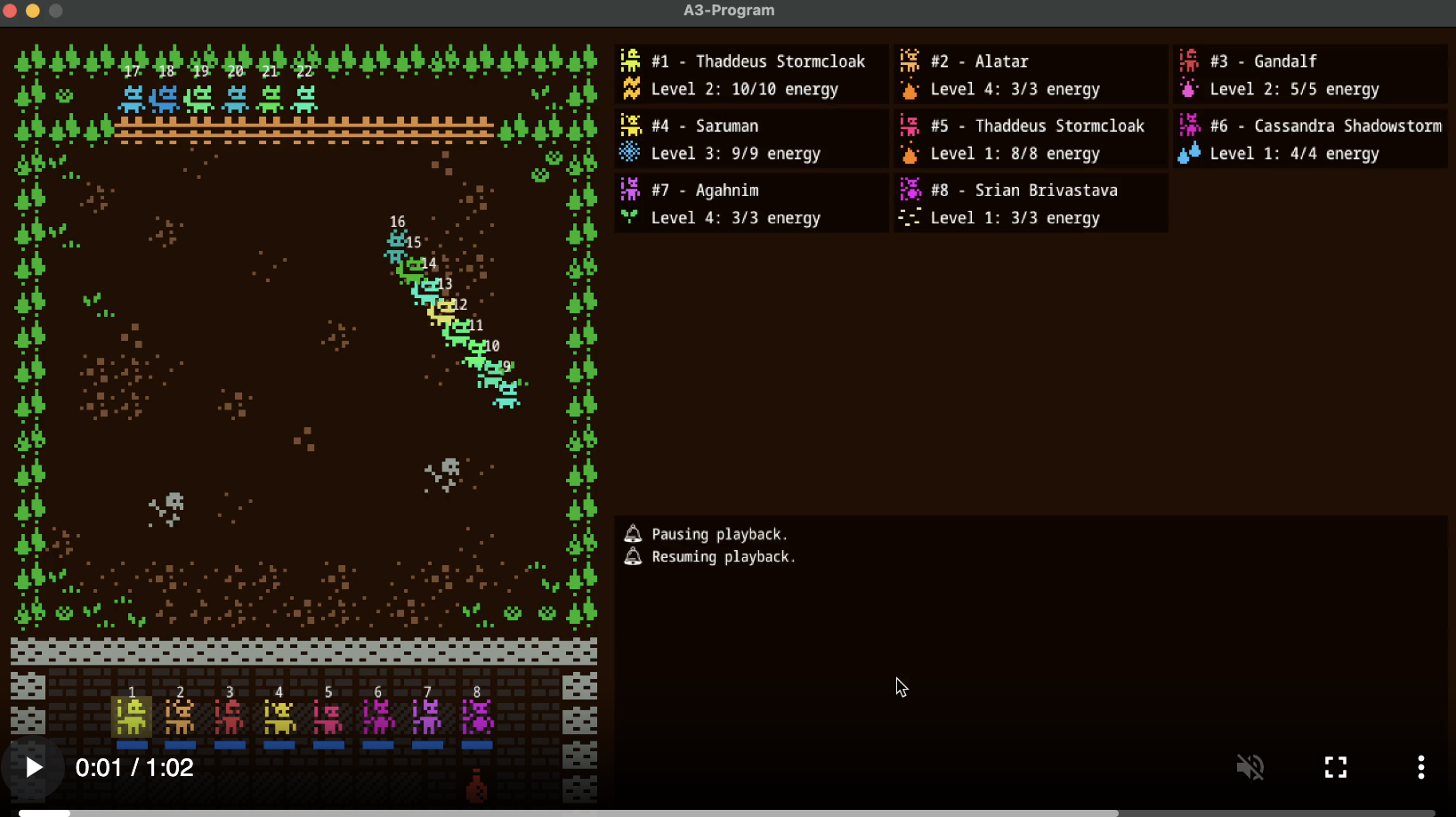
Task: Choose wizard unit 2 in the castle
Action: point(181,717)
